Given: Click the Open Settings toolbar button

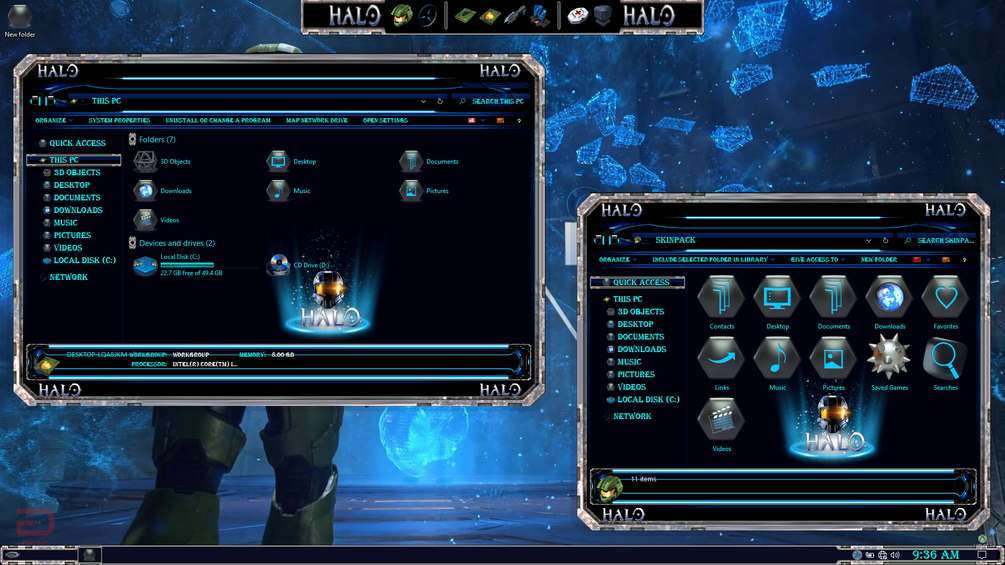Looking at the screenshot, I should [385, 121].
